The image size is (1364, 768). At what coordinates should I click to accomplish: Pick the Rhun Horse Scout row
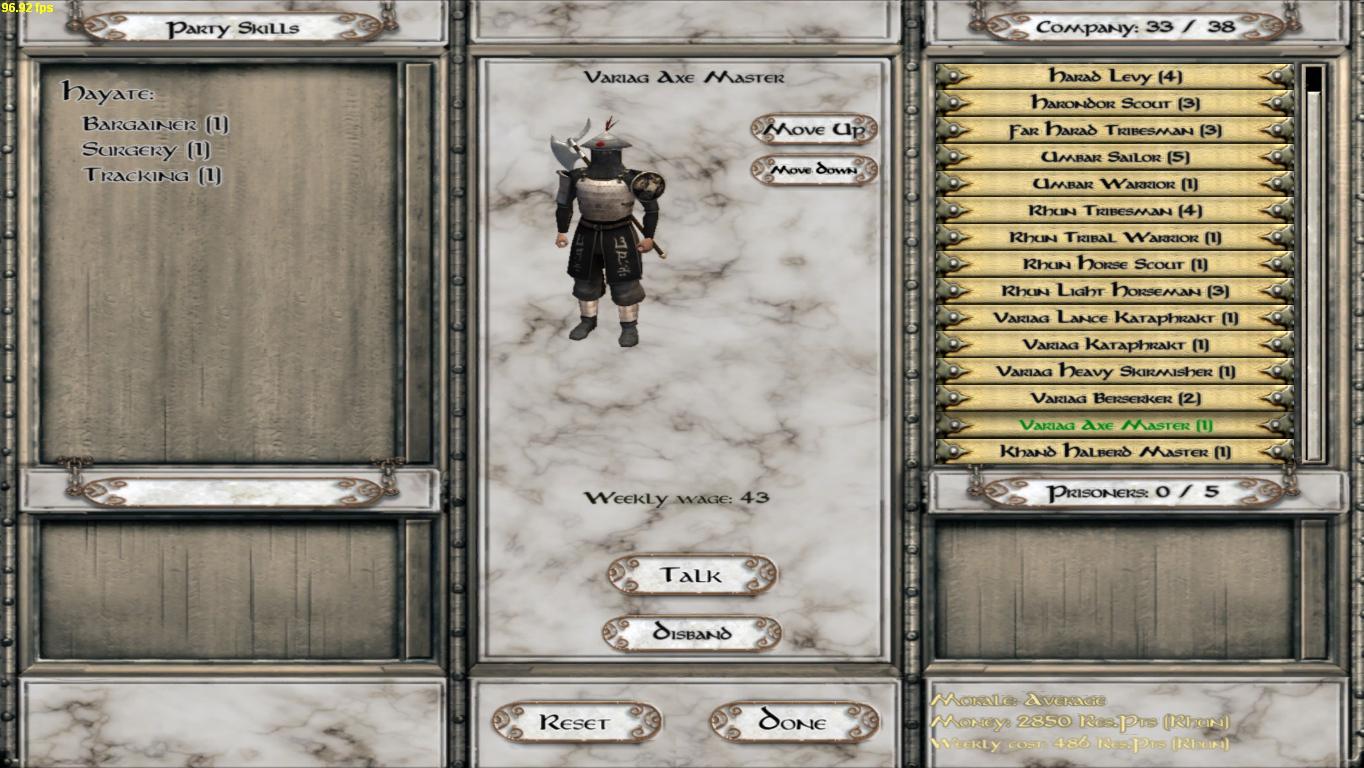pos(1115,265)
